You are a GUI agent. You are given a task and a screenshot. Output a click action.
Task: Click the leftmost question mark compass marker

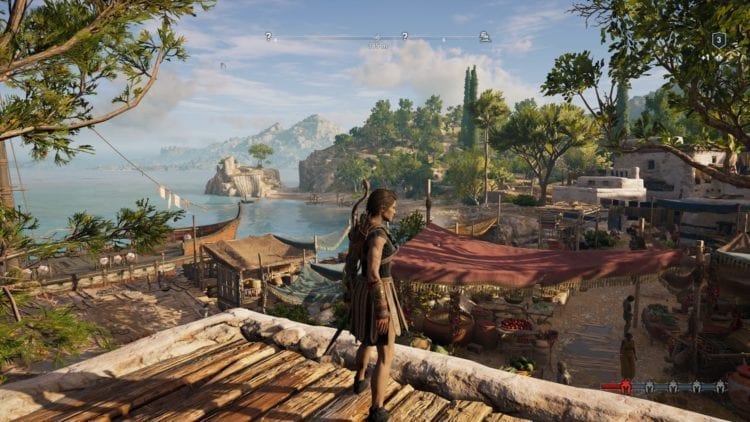click(x=268, y=36)
